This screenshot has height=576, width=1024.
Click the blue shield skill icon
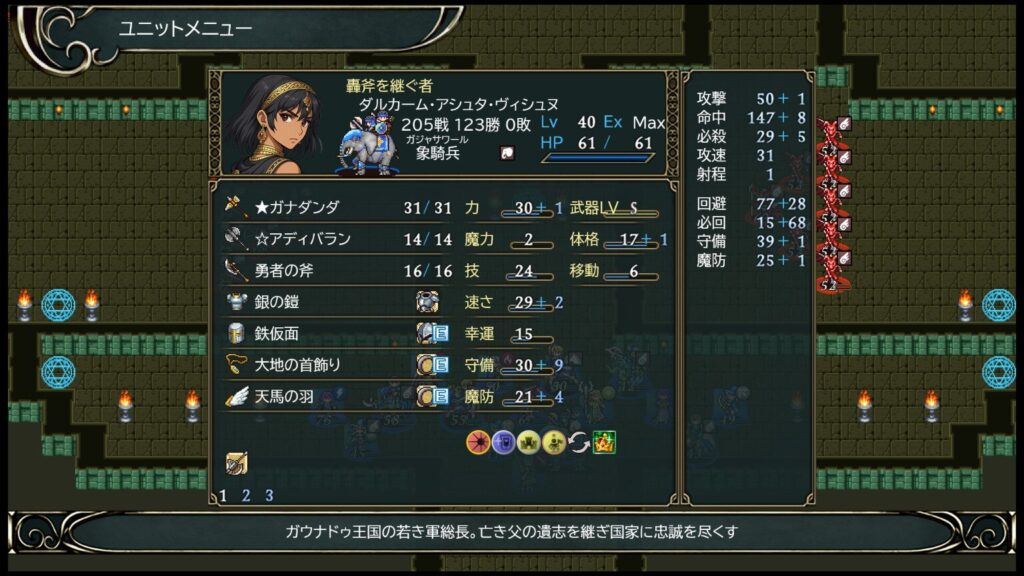(x=503, y=441)
